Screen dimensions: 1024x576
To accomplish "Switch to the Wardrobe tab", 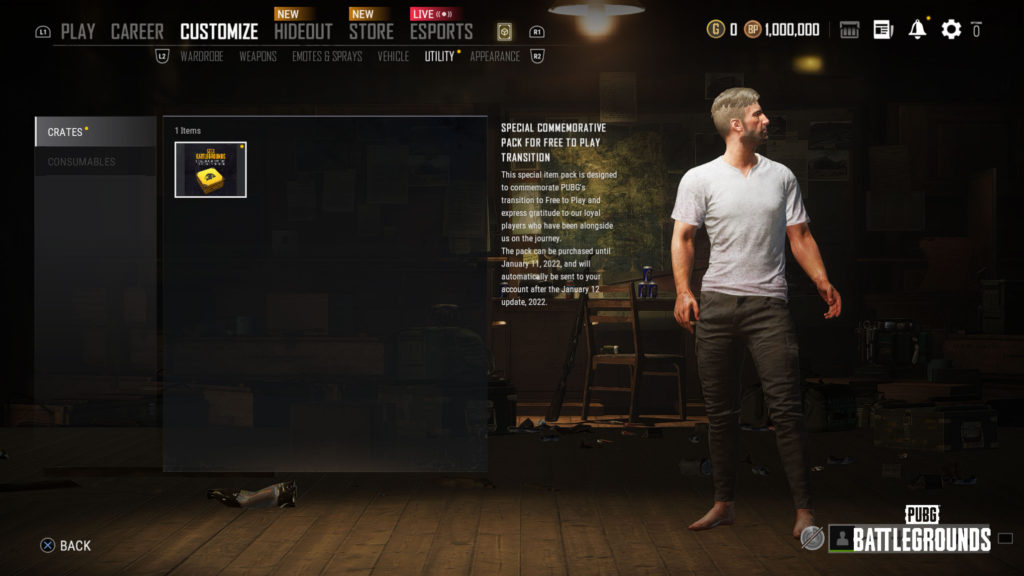I will click(201, 56).
